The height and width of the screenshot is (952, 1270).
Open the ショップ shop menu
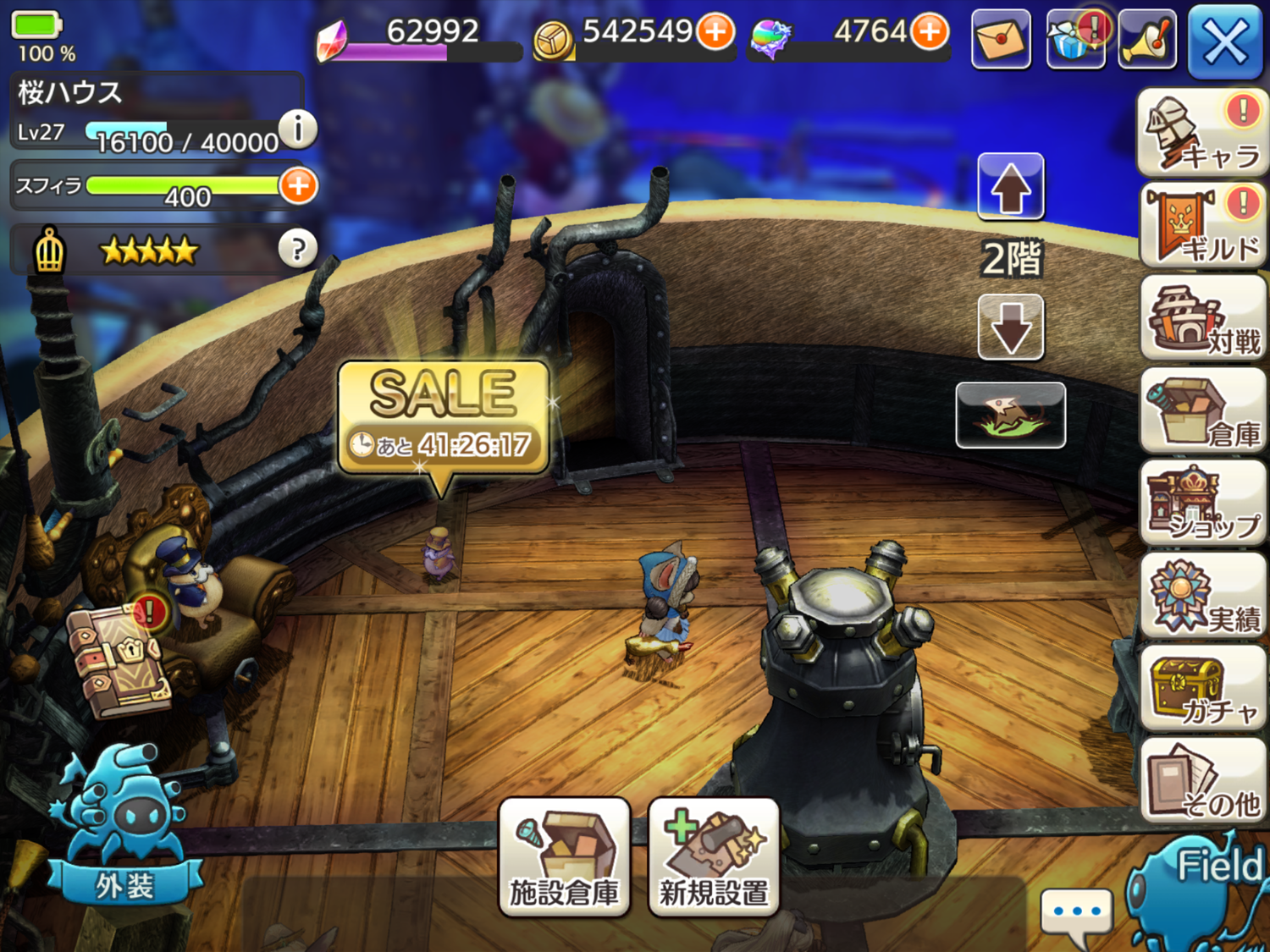click(1202, 504)
